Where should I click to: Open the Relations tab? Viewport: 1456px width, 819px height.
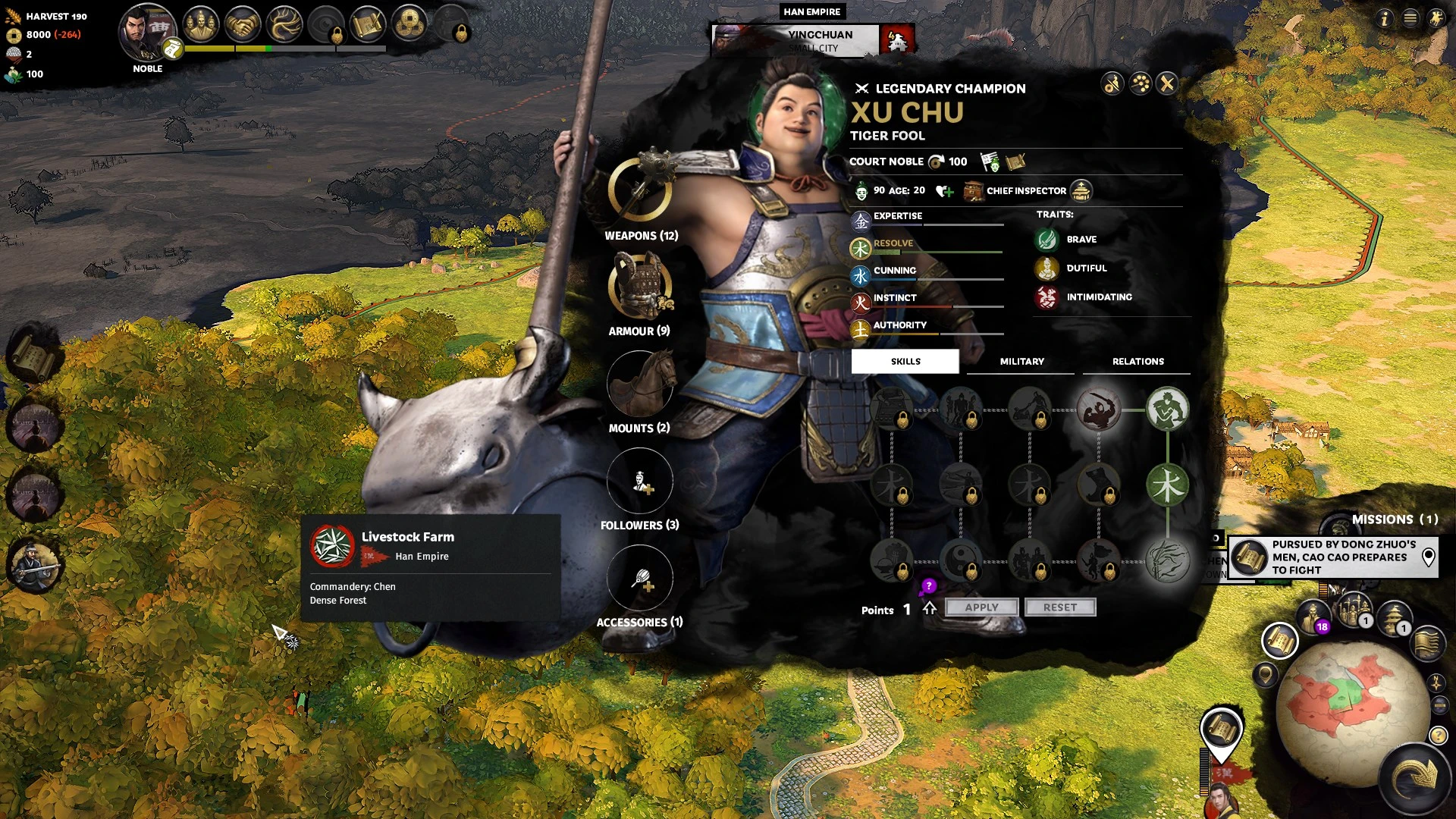pos(1137,362)
